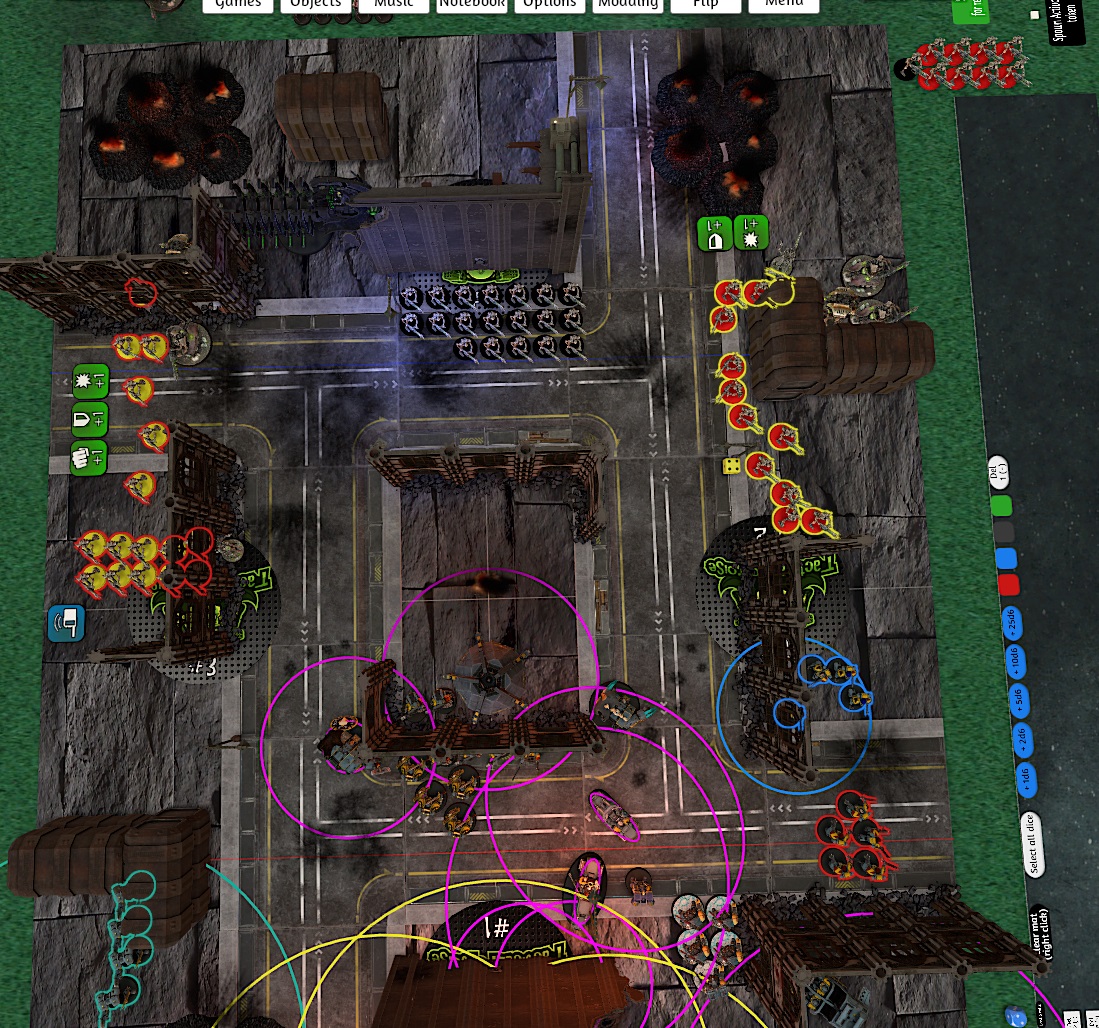Open the Notebook
Viewport: 1099px width, 1028px height.
point(472,5)
